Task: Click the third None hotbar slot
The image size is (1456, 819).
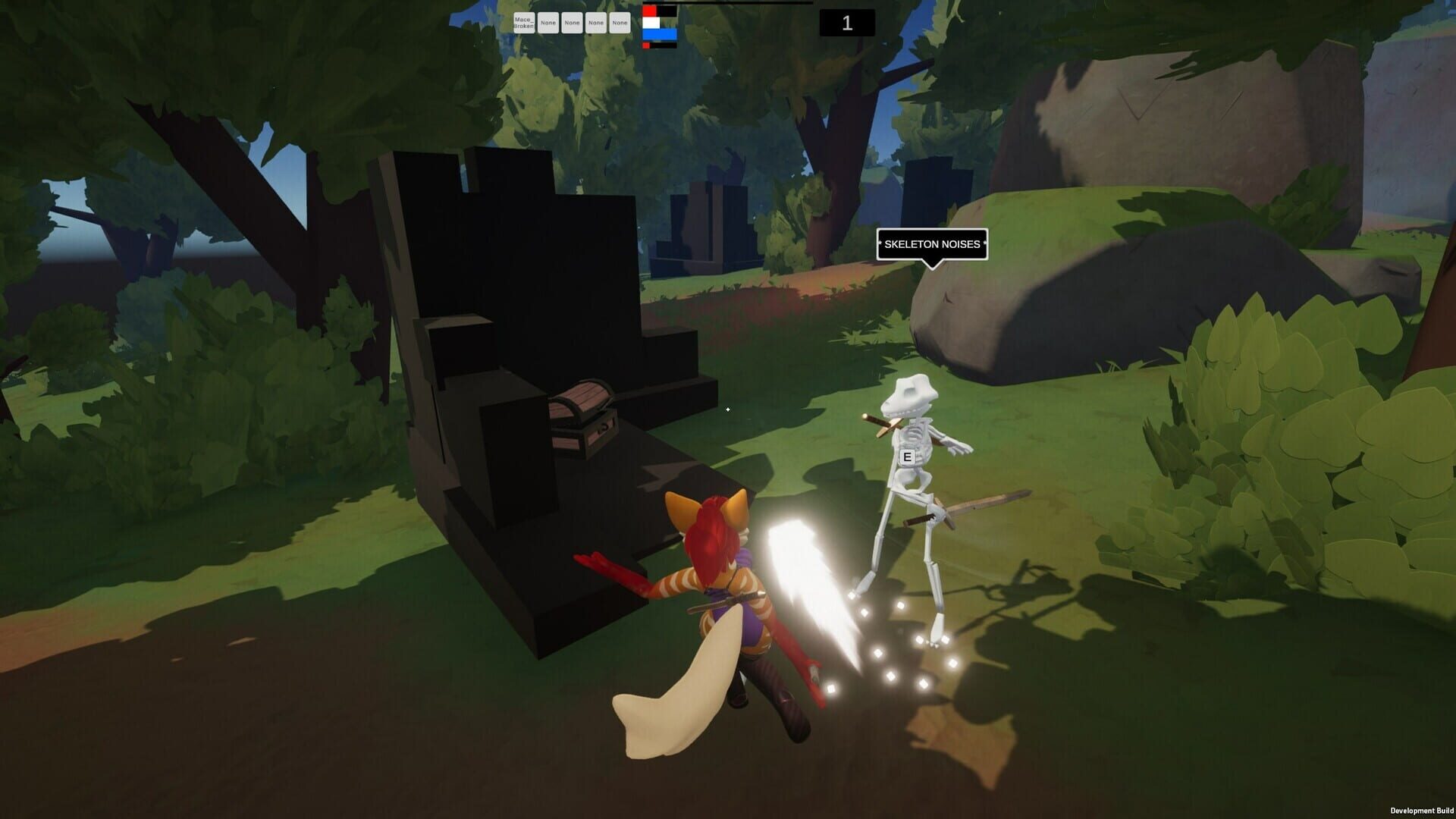Action: click(x=595, y=23)
